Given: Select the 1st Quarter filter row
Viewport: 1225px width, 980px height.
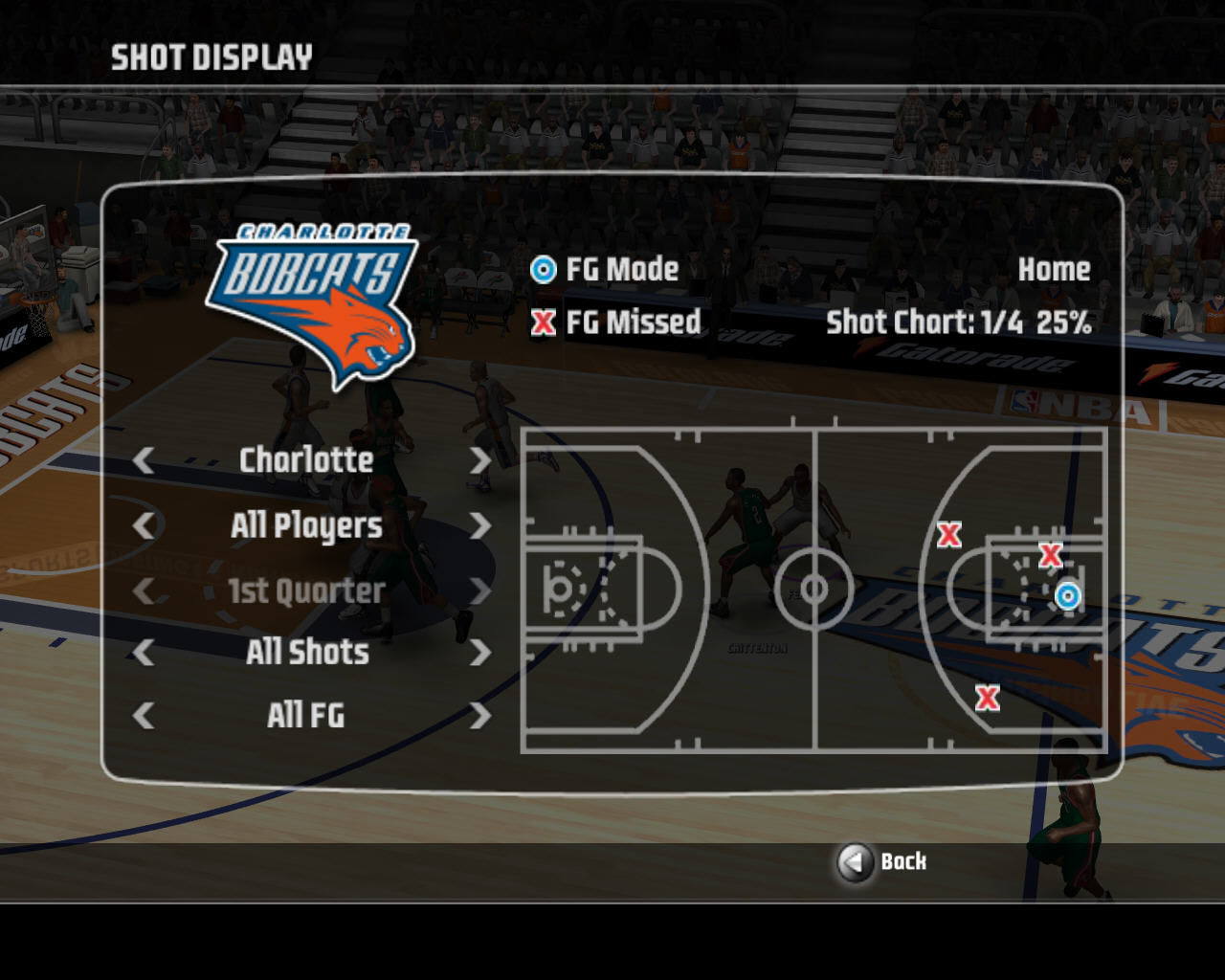Looking at the screenshot, I should pyautogui.click(x=306, y=590).
